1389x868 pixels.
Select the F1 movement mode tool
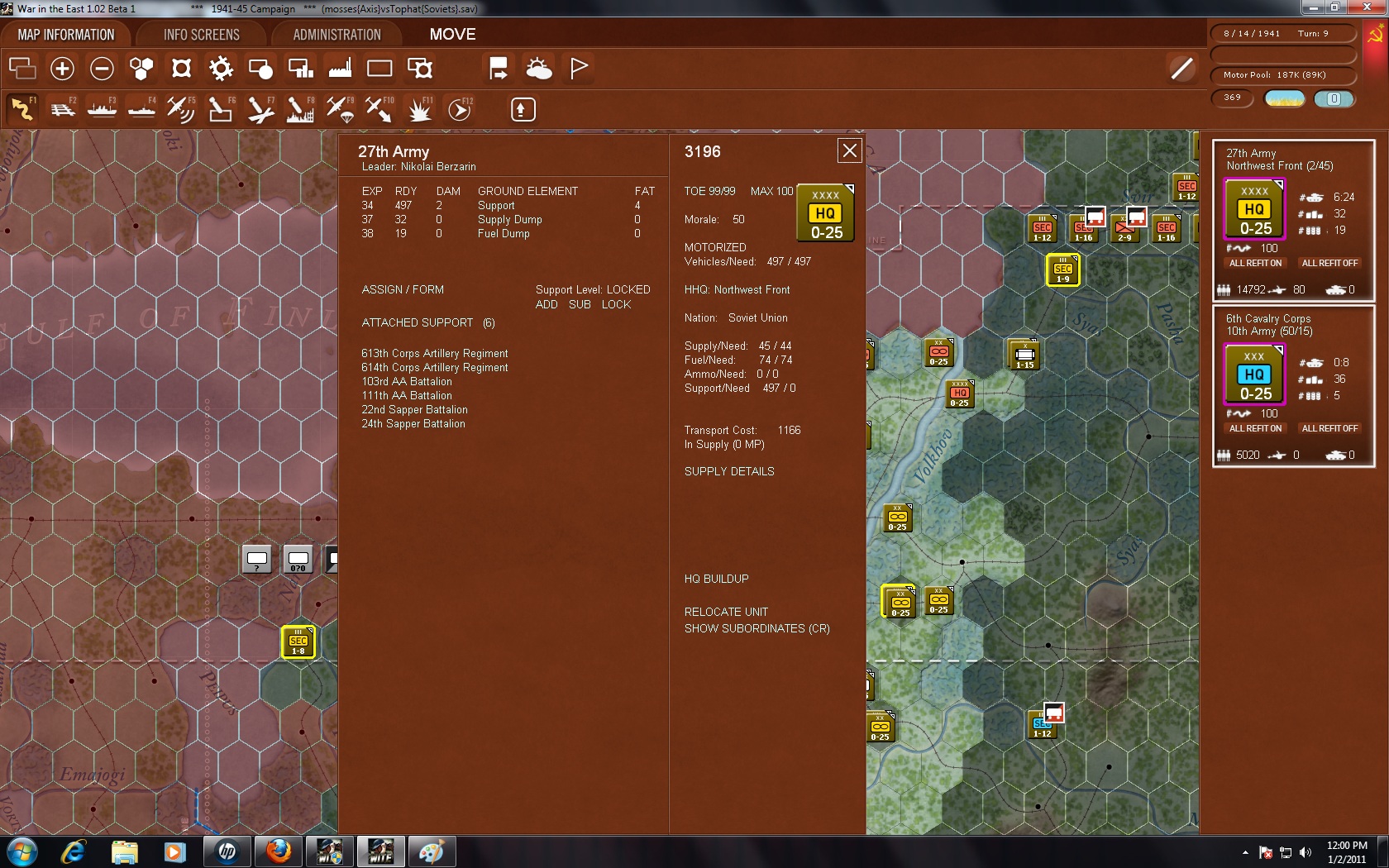pyautogui.click(x=22, y=108)
